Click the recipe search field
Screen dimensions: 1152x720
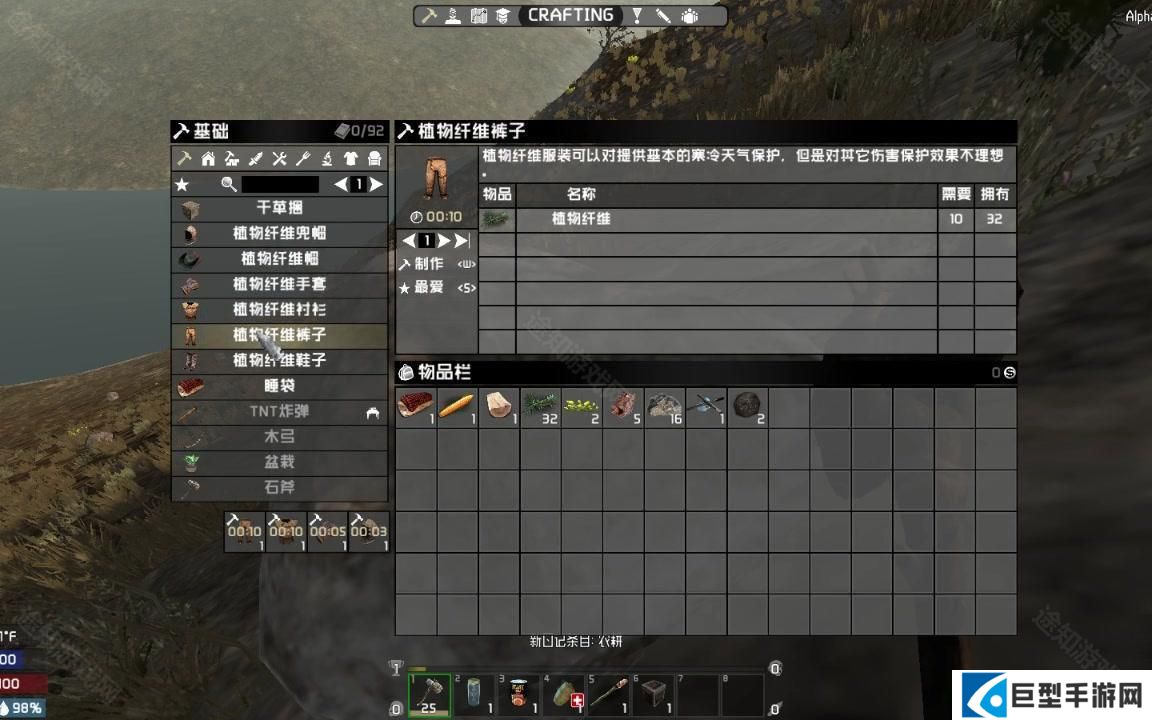click(280, 184)
